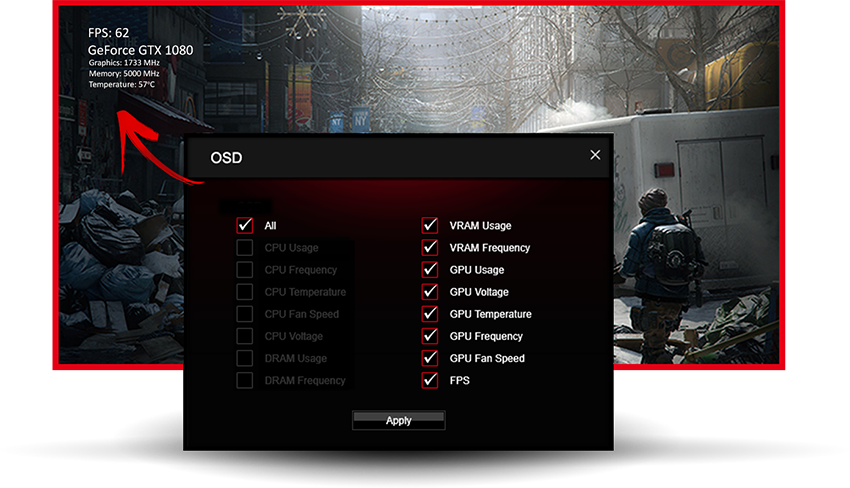The height and width of the screenshot is (488, 850).
Task: Untick VRAM Frequency
Action: click(430, 248)
